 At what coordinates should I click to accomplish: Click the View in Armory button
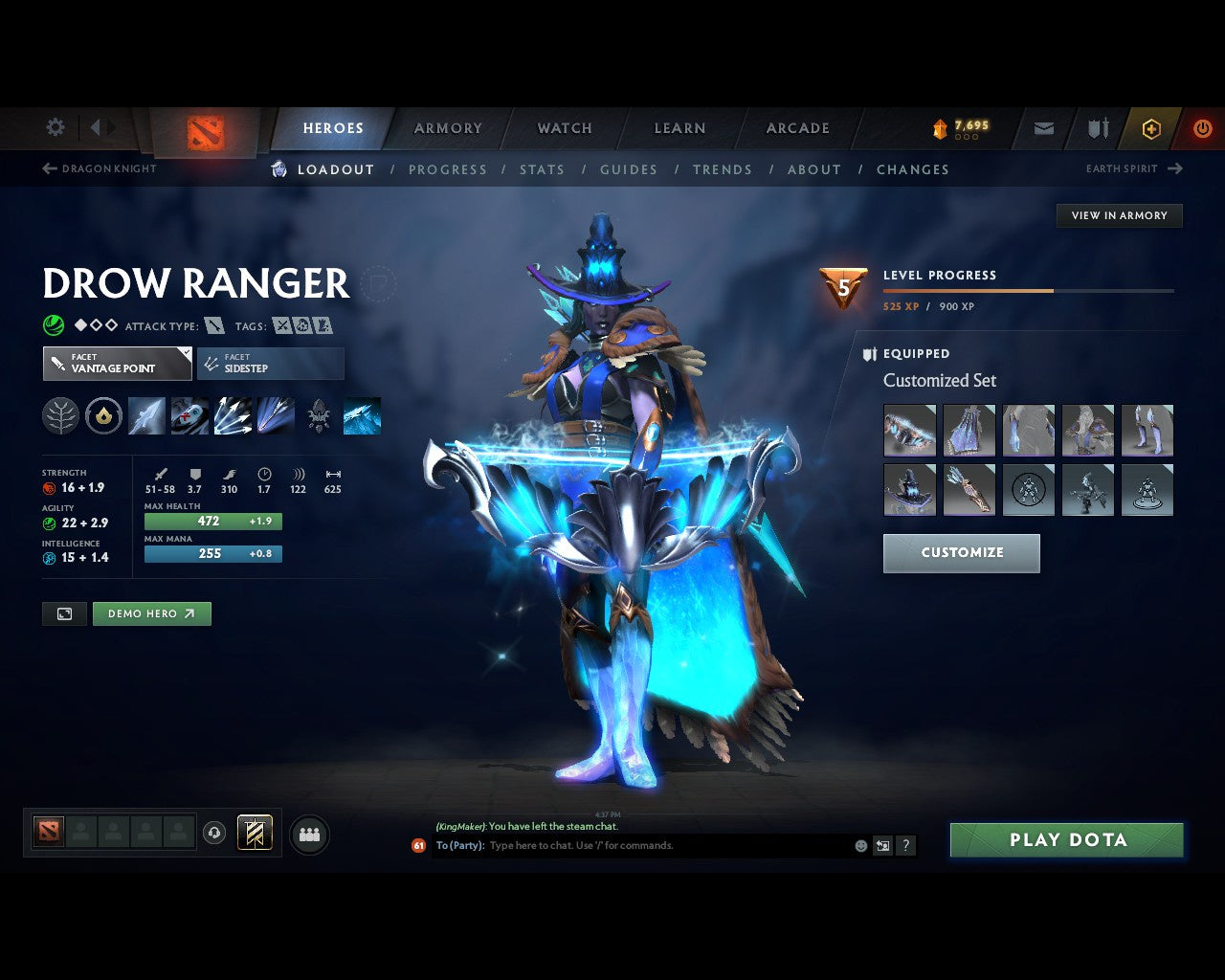(1119, 215)
